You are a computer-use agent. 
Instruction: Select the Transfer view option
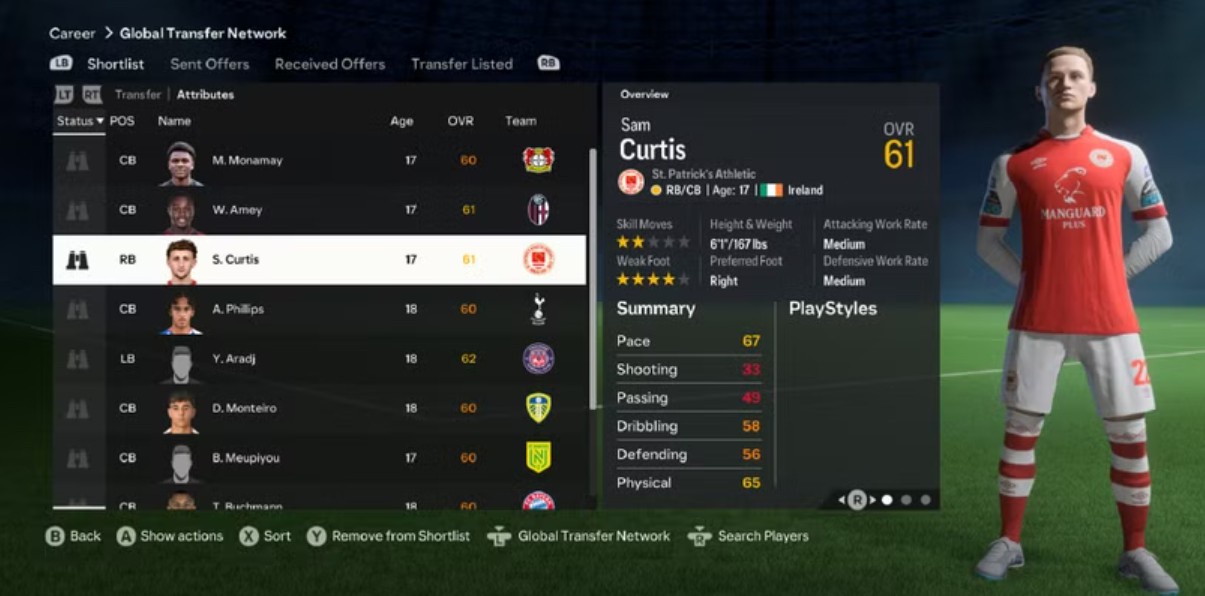click(x=138, y=95)
